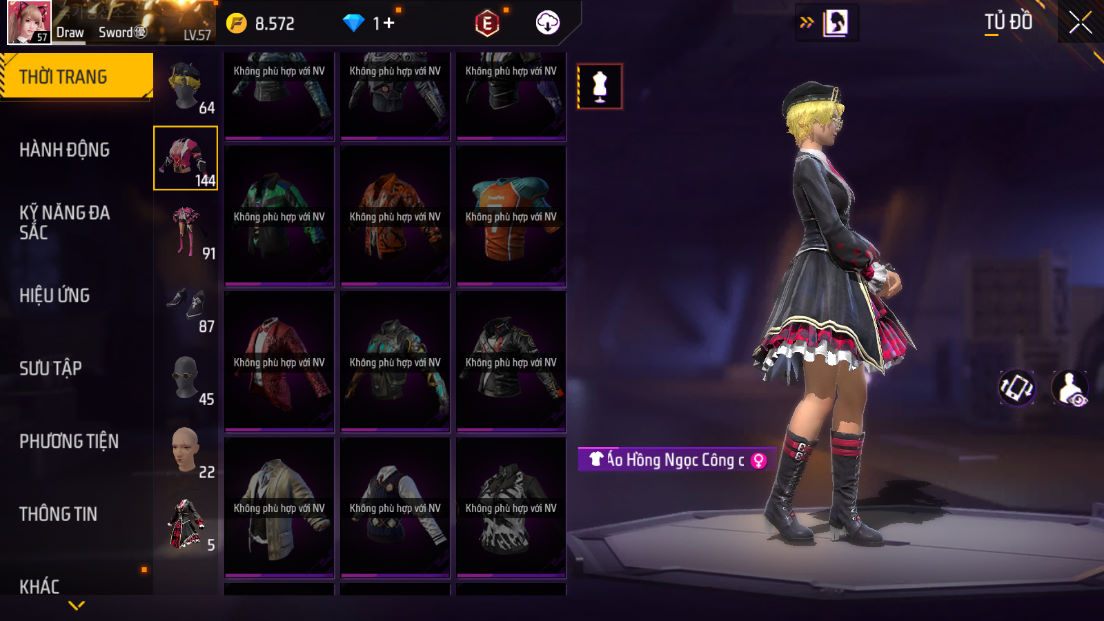The width and height of the screenshot is (1104, 621).
Task: Open the Hành Động menu section
Action: click(x=65, y=150)
